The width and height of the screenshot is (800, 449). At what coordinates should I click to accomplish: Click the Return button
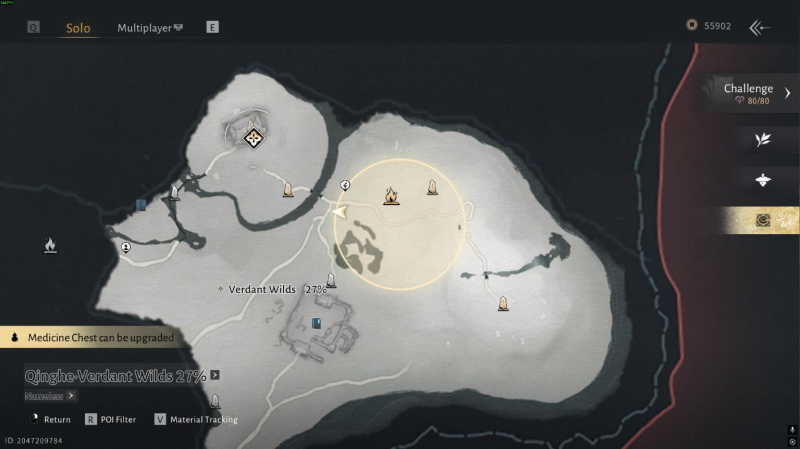pos(49,420)
